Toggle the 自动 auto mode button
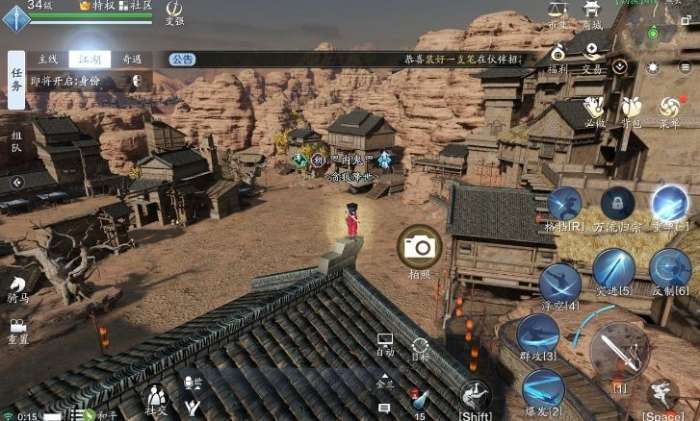 click(x=385, y=345)
